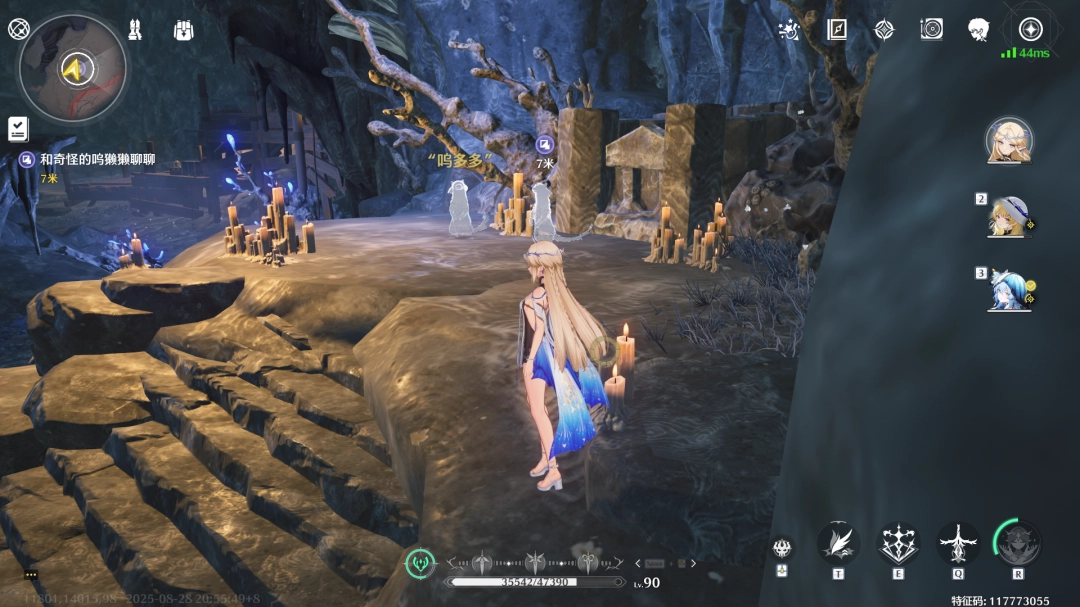Click the four-pointed diamond star icon
Viewport: 1080px width, 607px height.
884,29
